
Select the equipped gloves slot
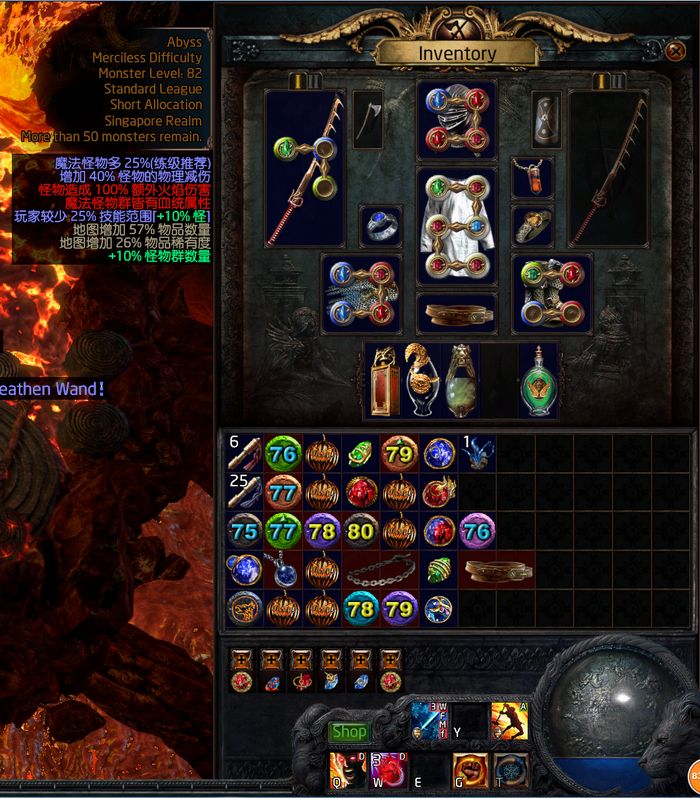pos(361,292)
